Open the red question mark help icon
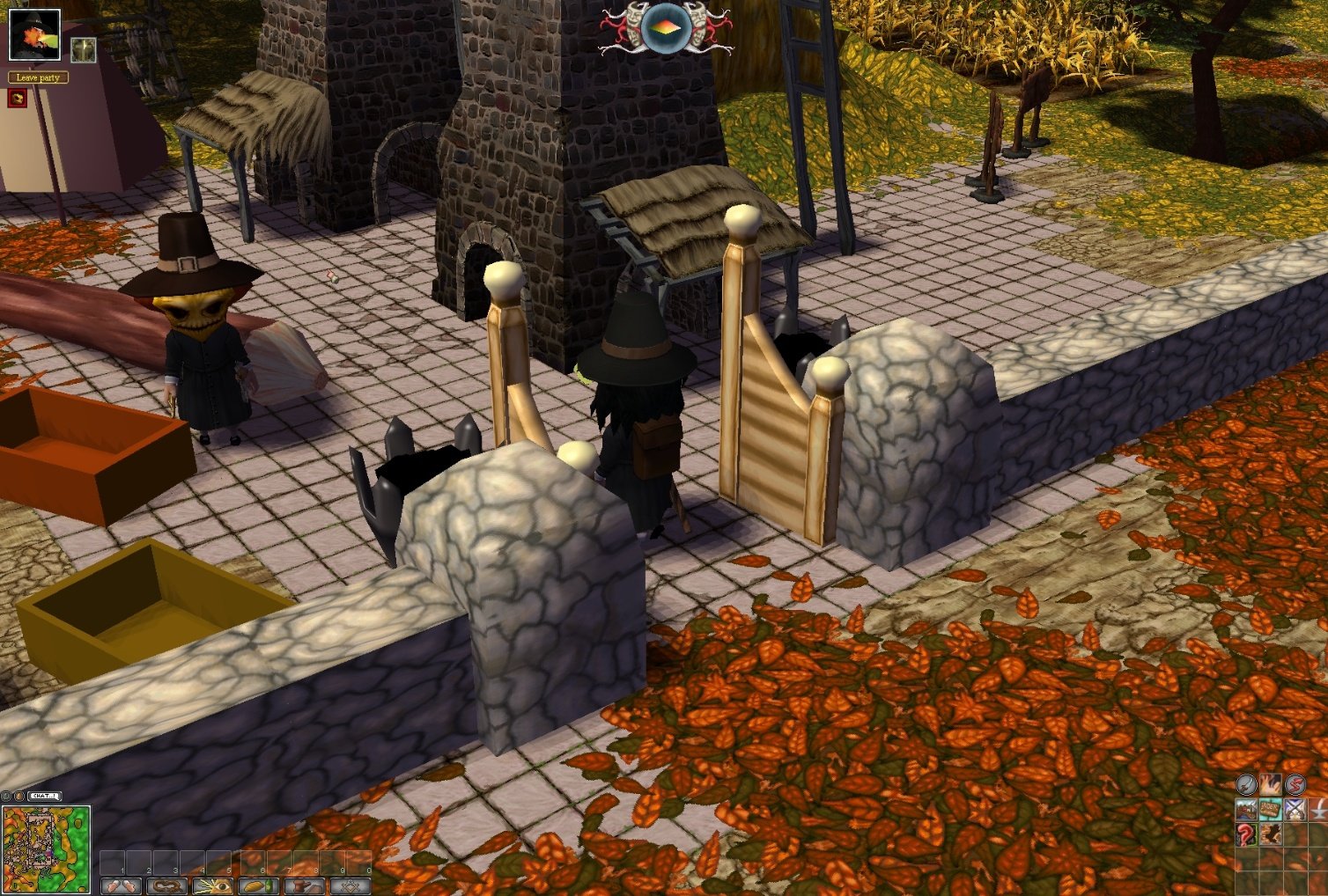This screenshot has height=896, width=1328. click(x=1244, y=834)
